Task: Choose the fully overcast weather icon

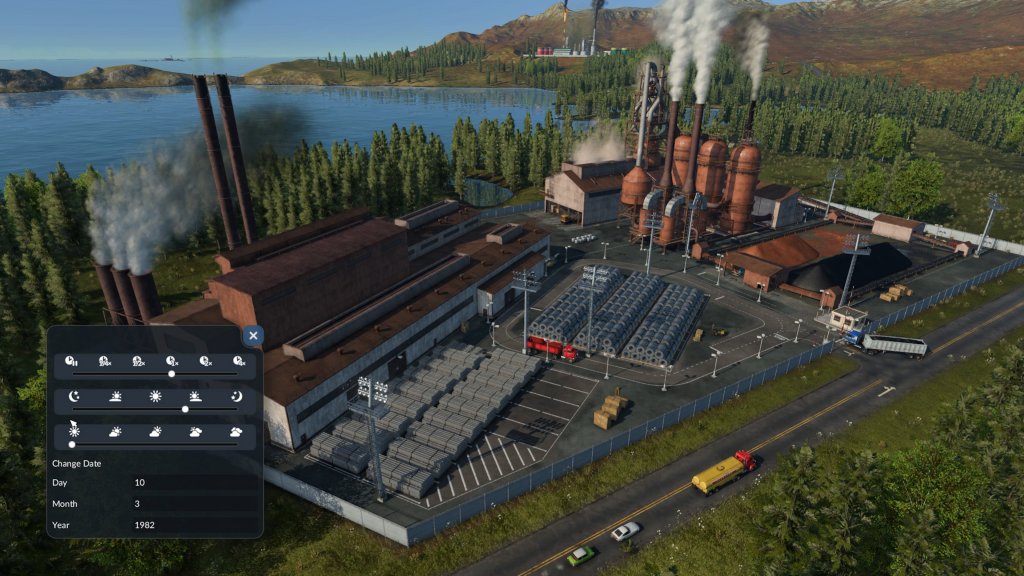Action: (x=236, y=432)
